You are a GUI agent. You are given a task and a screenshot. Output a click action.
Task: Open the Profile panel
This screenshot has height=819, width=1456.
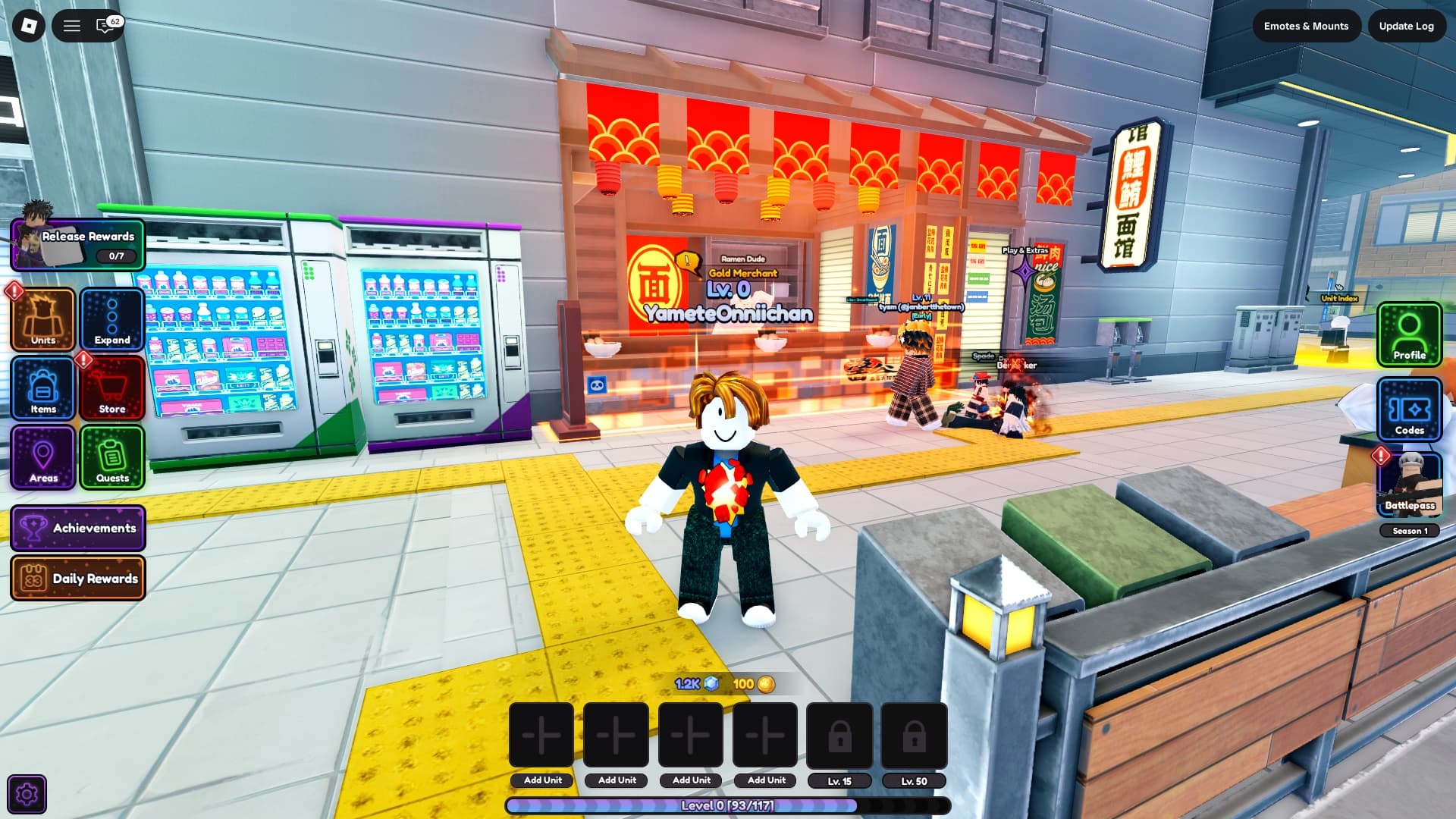pos(1409,334)
